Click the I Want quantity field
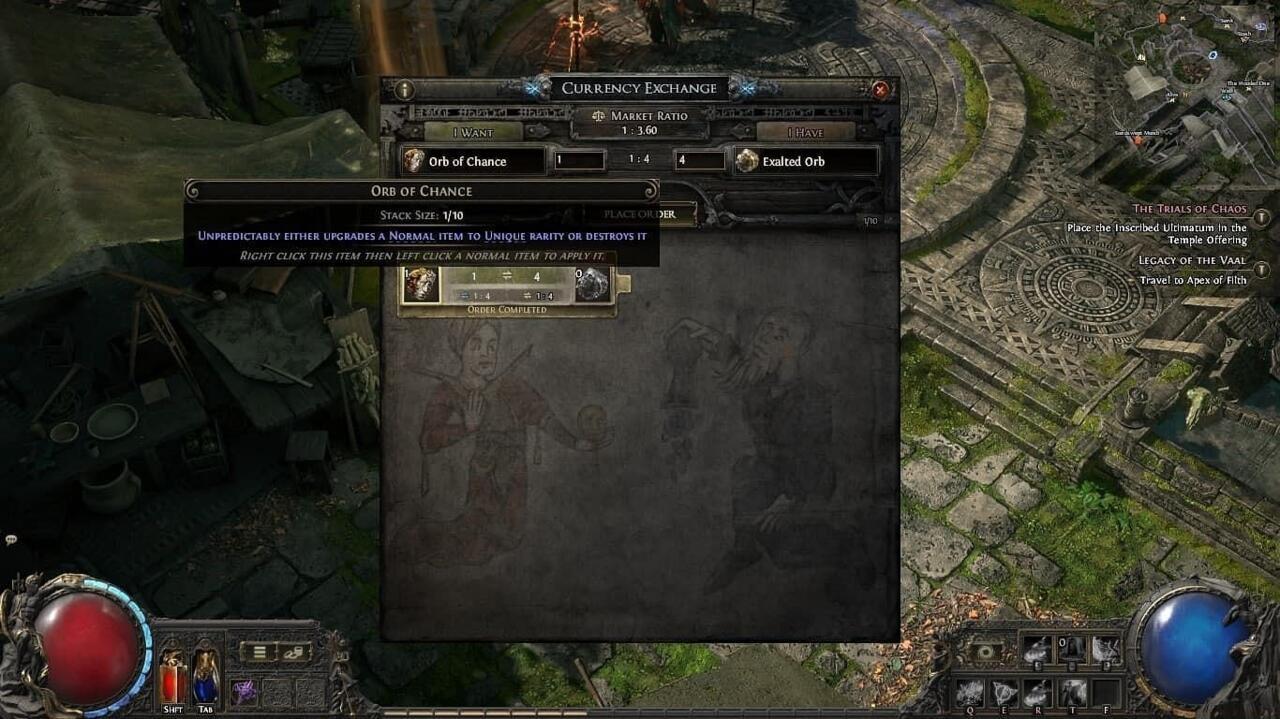This screenshot has width=1280, height=719. (580, 160)
